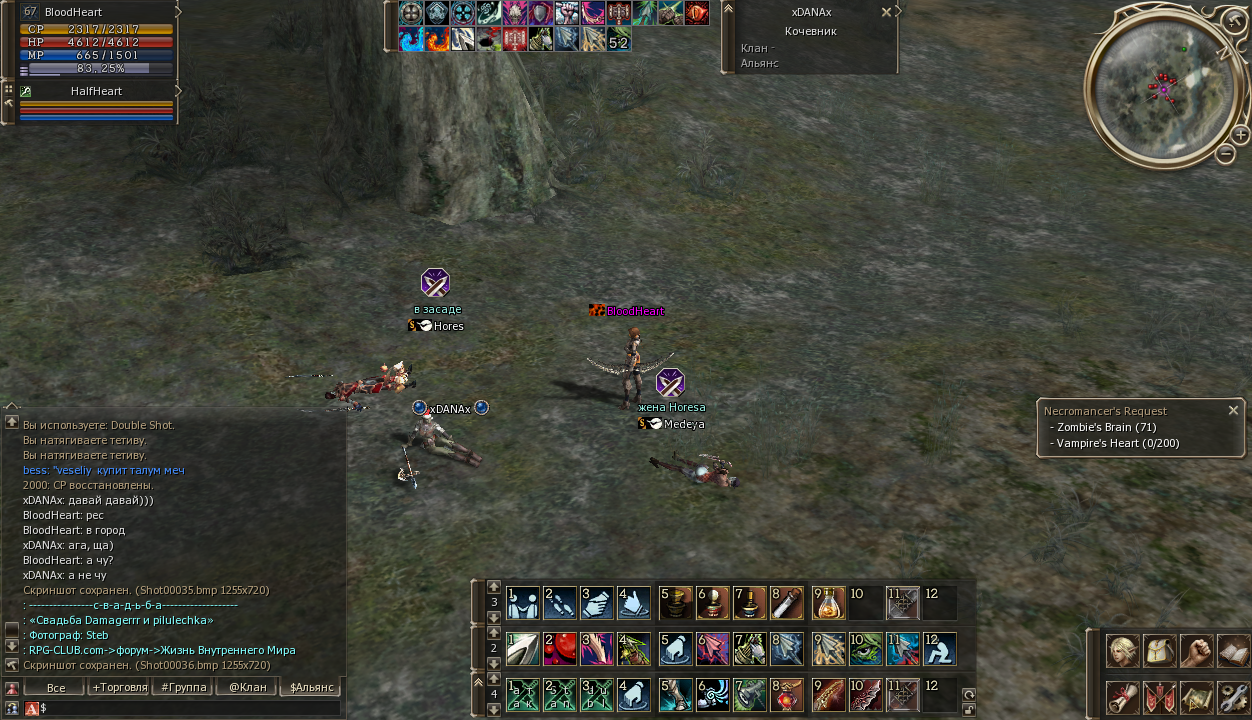Show the $Альянс chat tab

310,688
